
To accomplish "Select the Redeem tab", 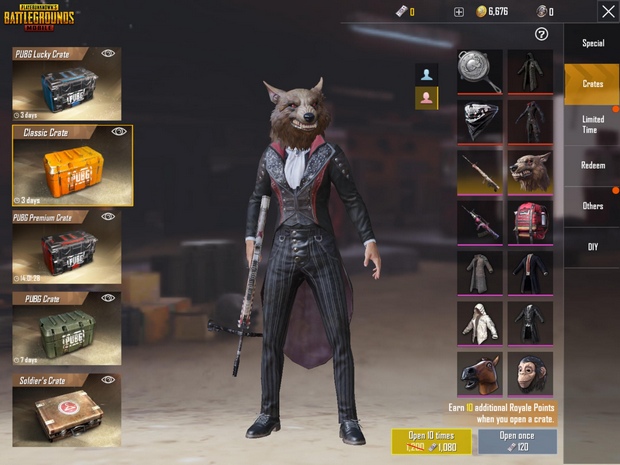I will 592,165.
